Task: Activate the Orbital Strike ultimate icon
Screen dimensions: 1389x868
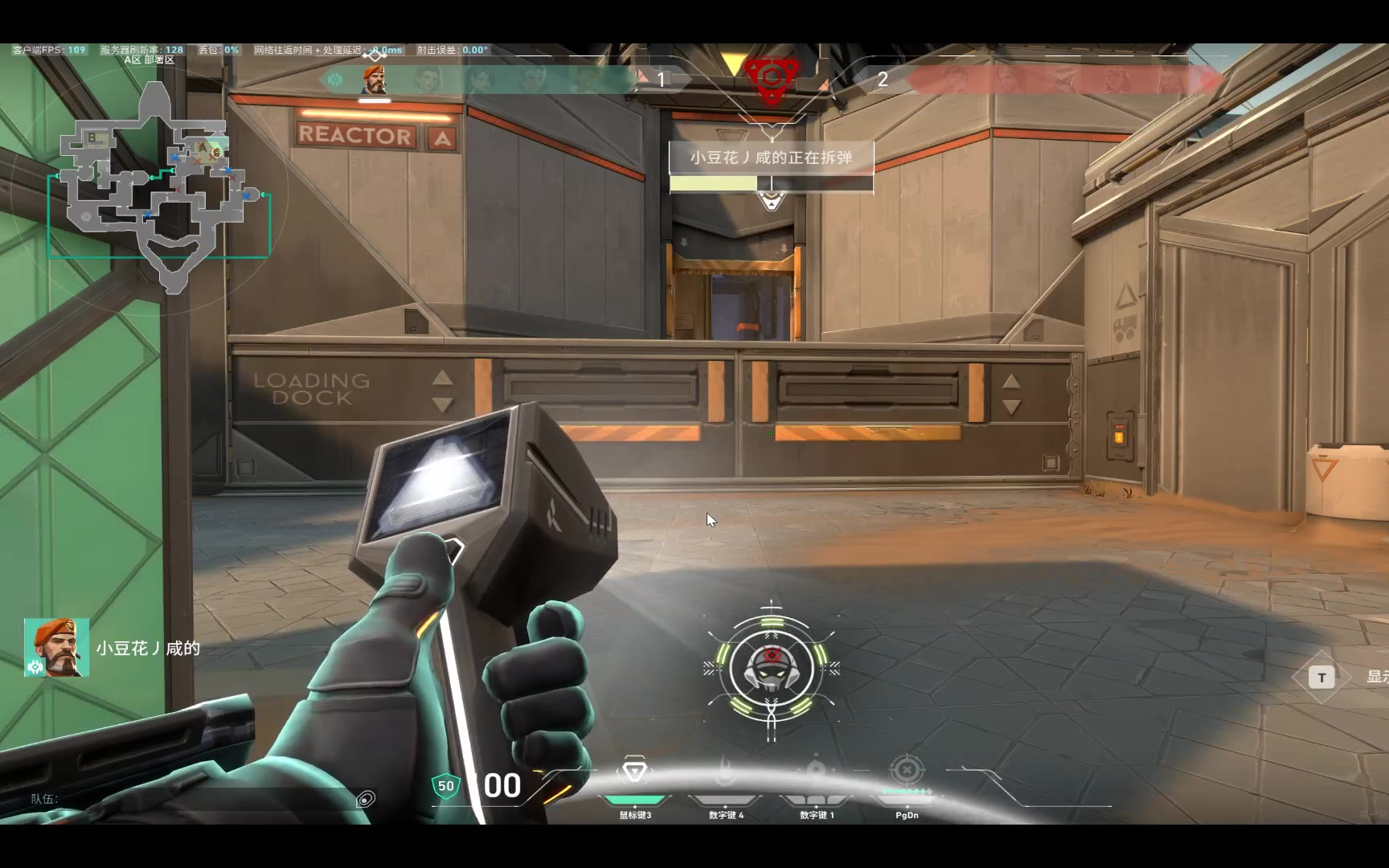Action: (x=907, y=771)
